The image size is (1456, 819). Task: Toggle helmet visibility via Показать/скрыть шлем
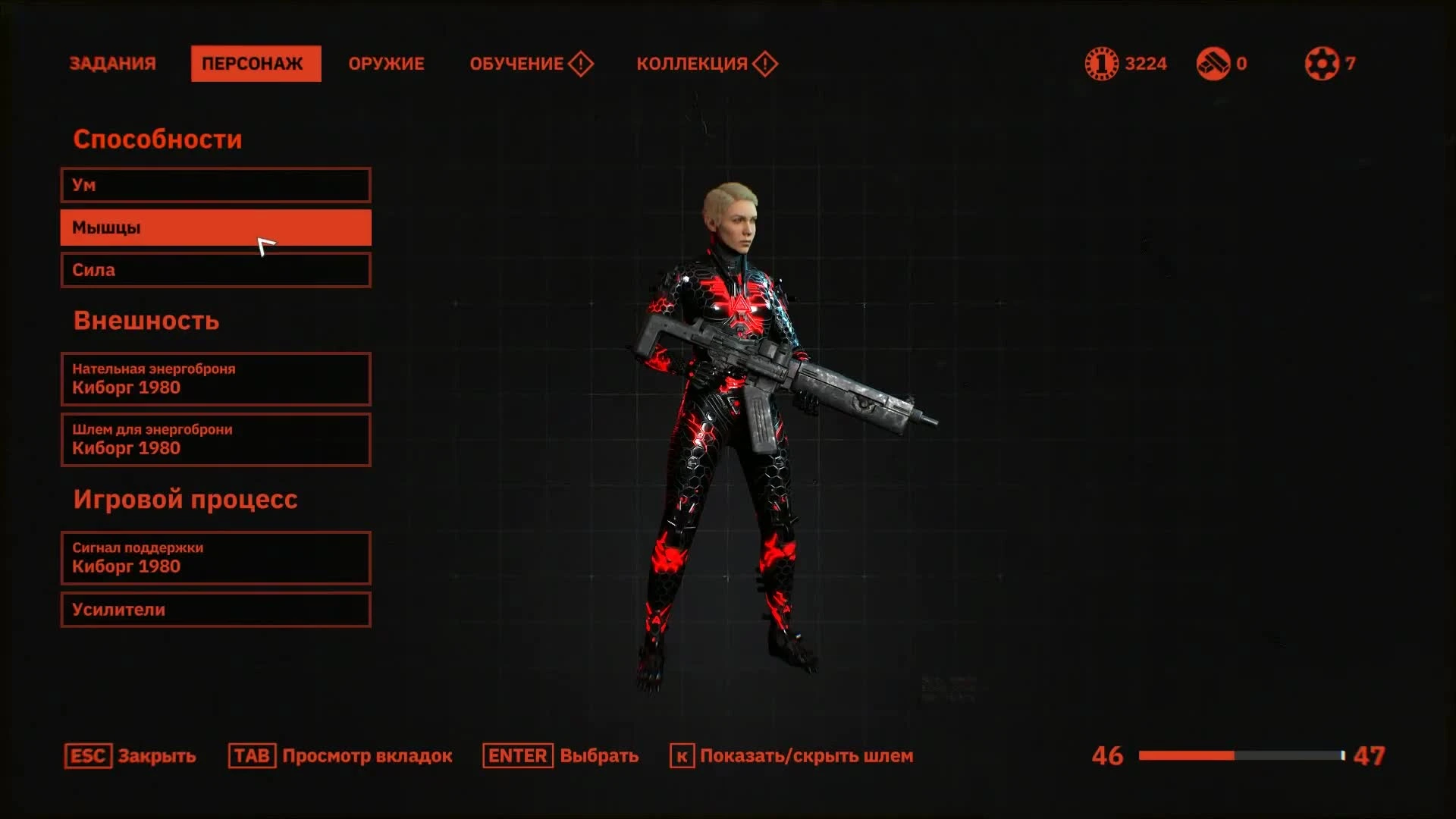point(806,756)
